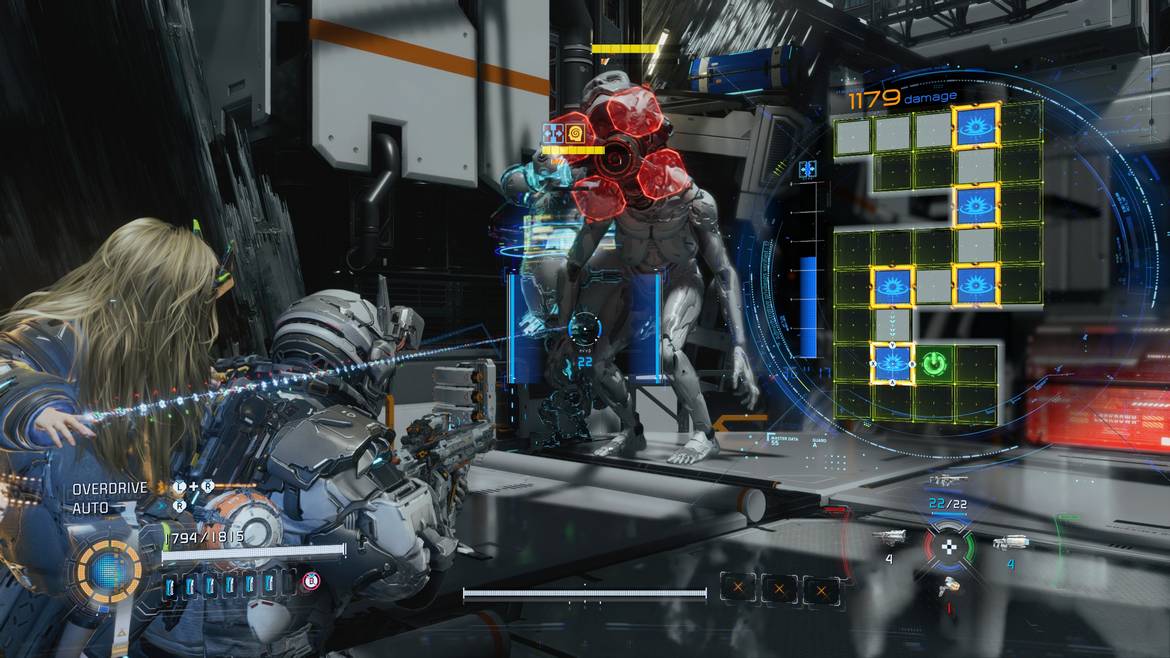The image size is (1170, 658).
Task: Click the cursor-highlighted blue node beside the power tile
Action: [x=893, y=362]
